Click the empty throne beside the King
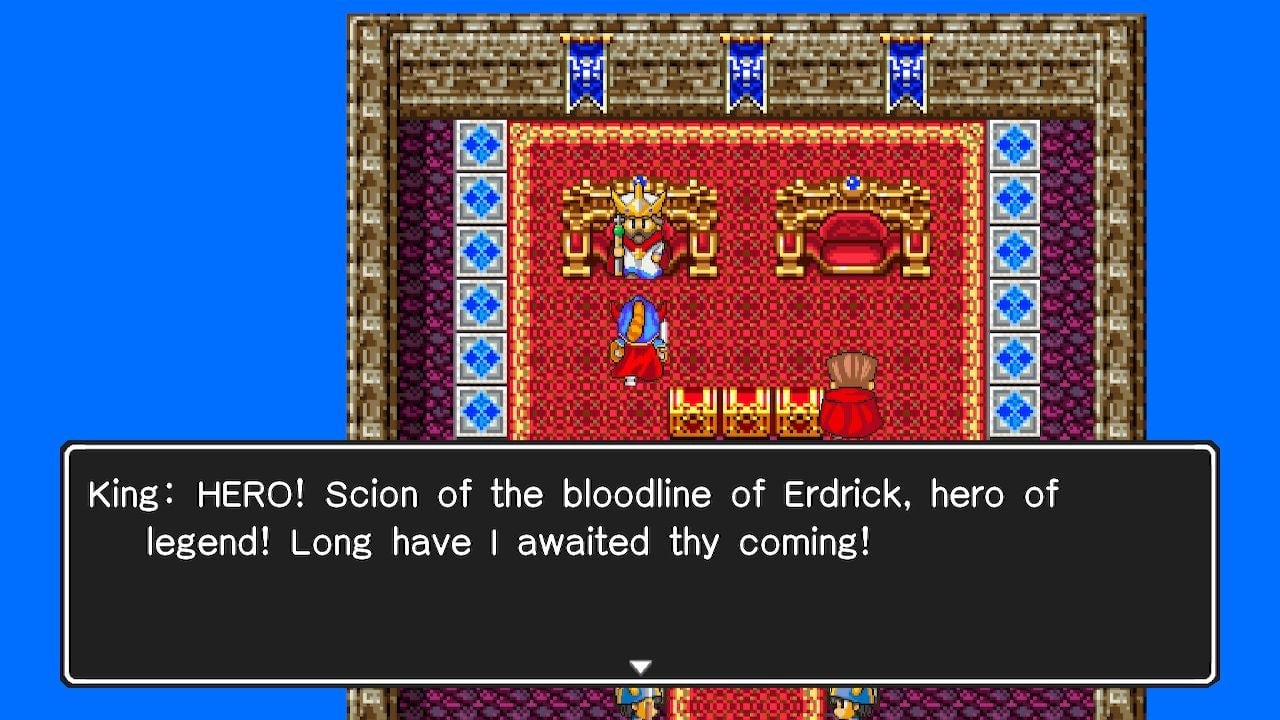The image size is (1280, 720). [x=855, y=235]
